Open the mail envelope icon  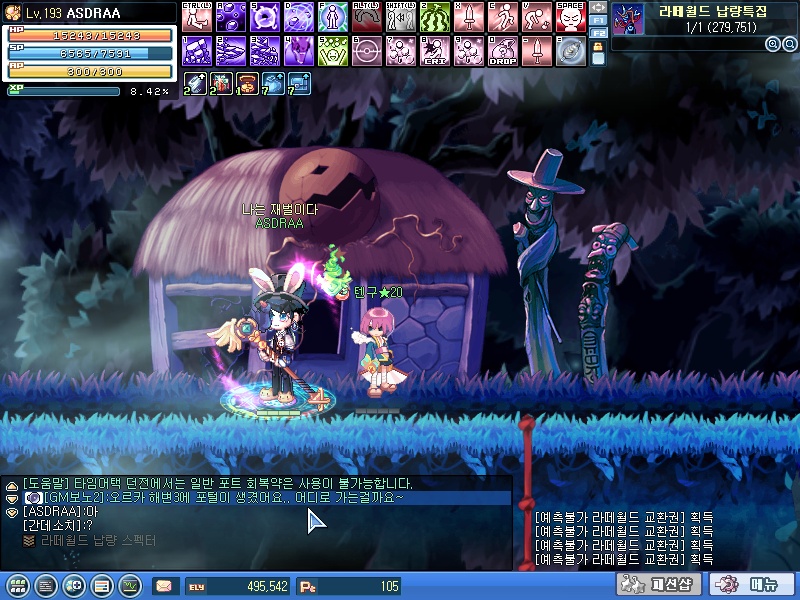(x=163, y=586)
